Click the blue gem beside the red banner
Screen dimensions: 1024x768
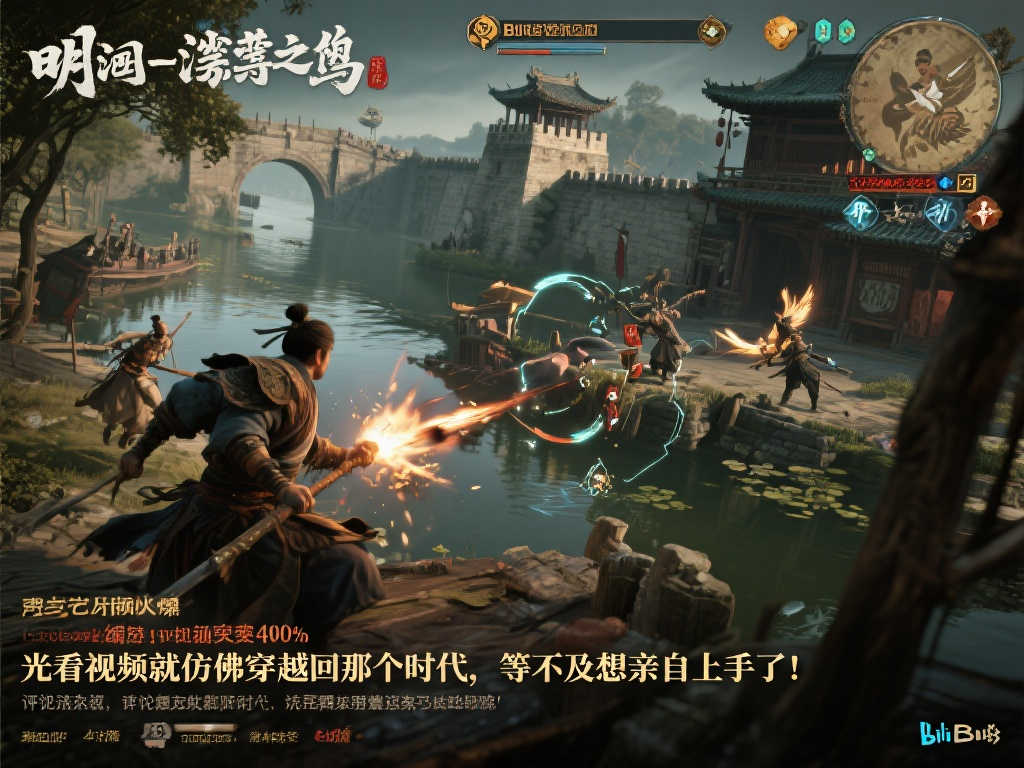point(945,183)
